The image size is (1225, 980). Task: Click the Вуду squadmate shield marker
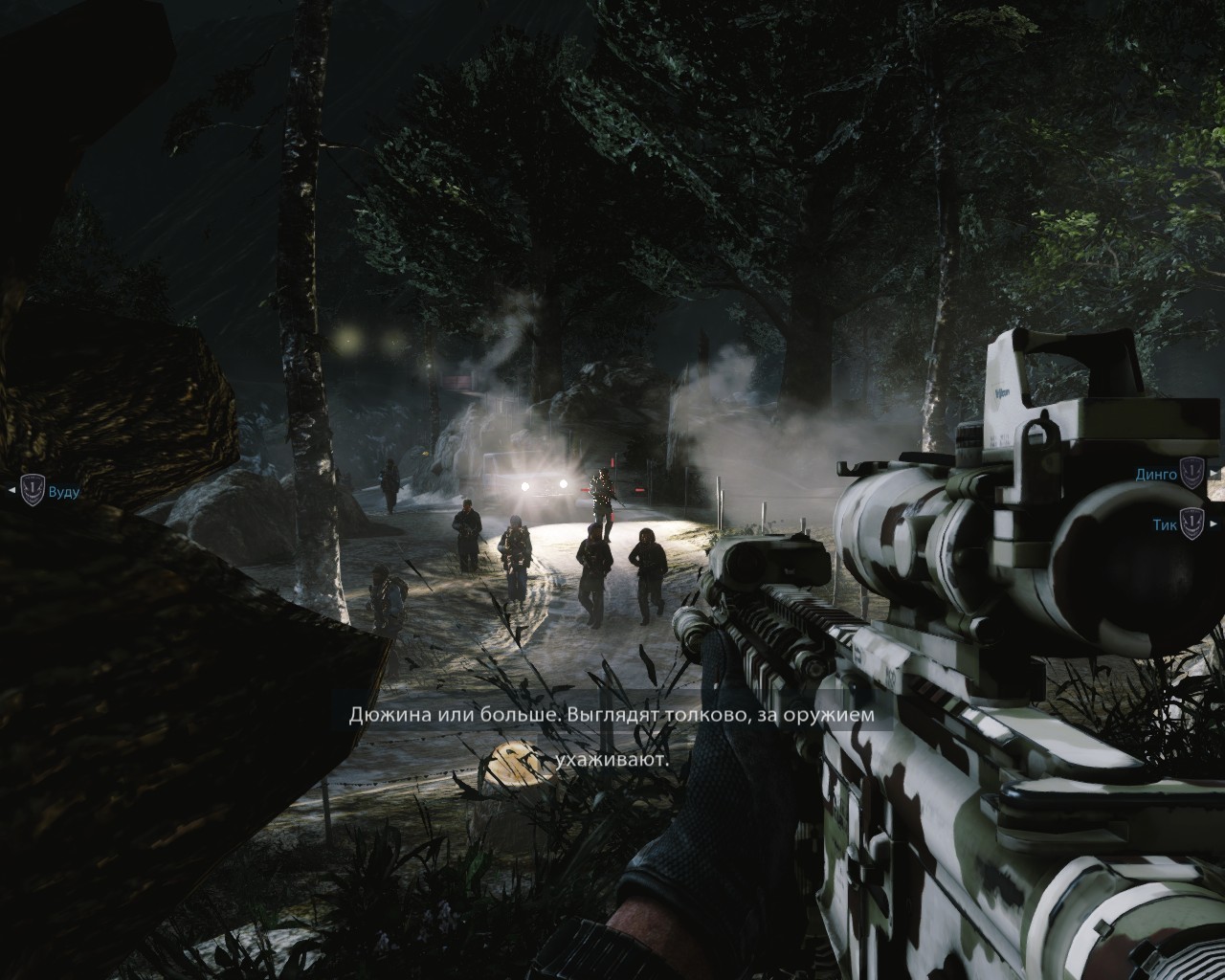point(33,492)
